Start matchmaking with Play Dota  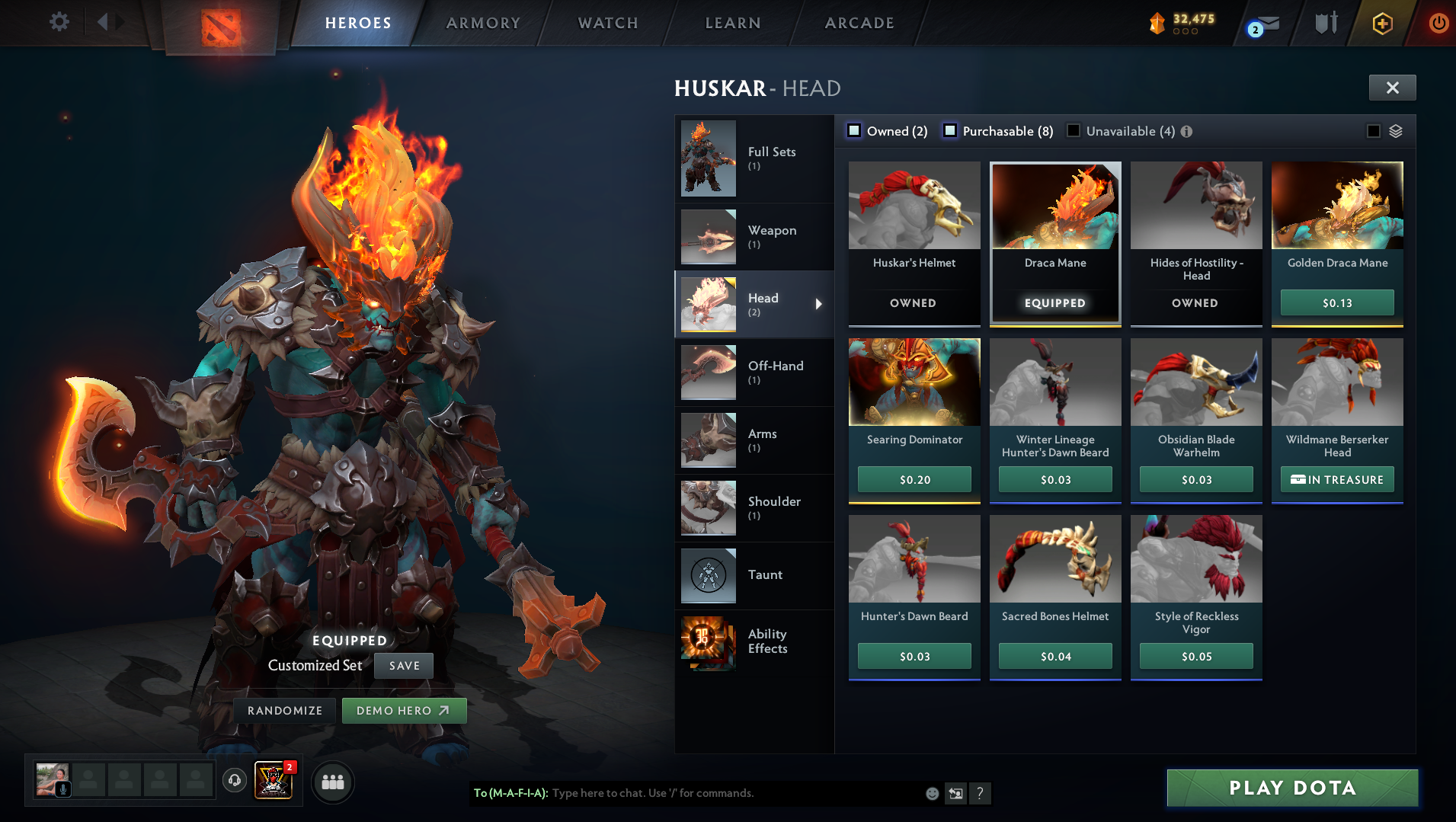pos(1292,788)
